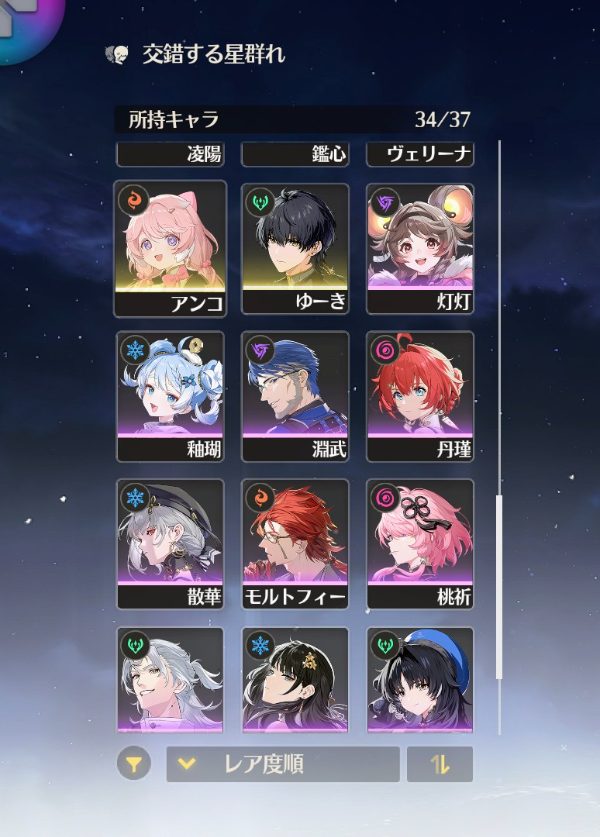Select the black-haired character with gold hairpin

click(295, 680)
